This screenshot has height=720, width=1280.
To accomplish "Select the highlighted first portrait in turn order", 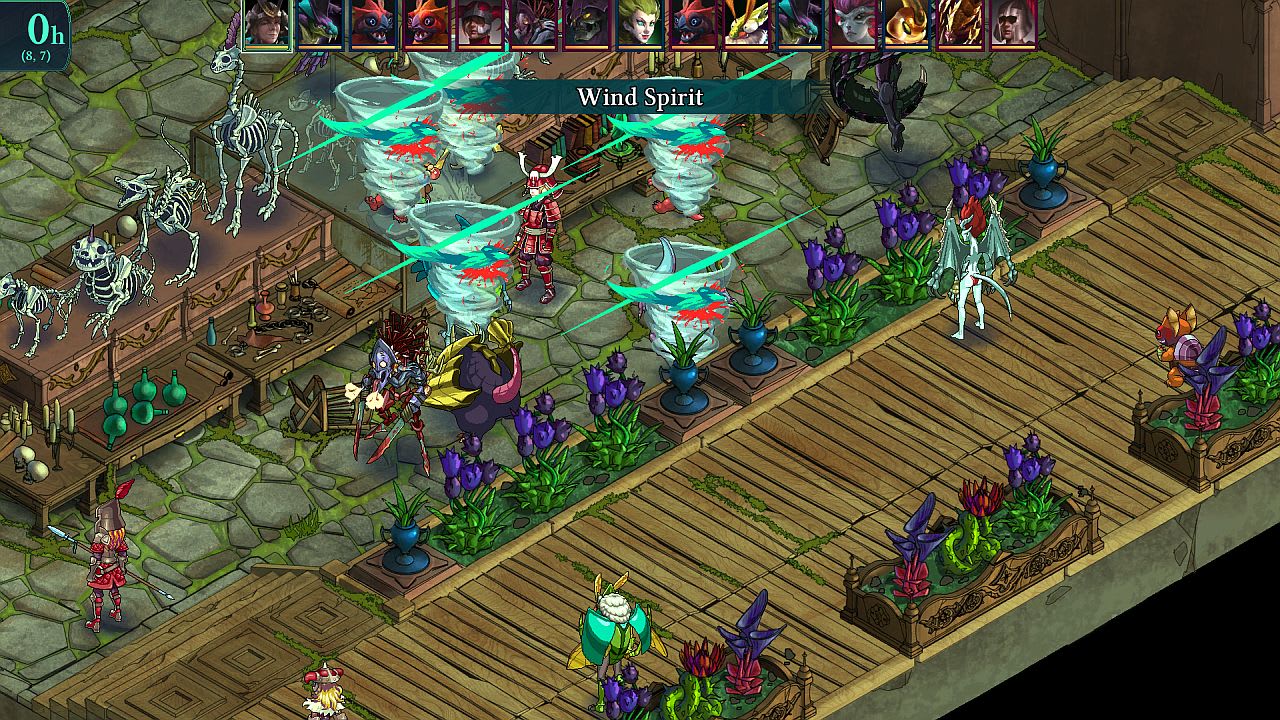I will (266, 24).
